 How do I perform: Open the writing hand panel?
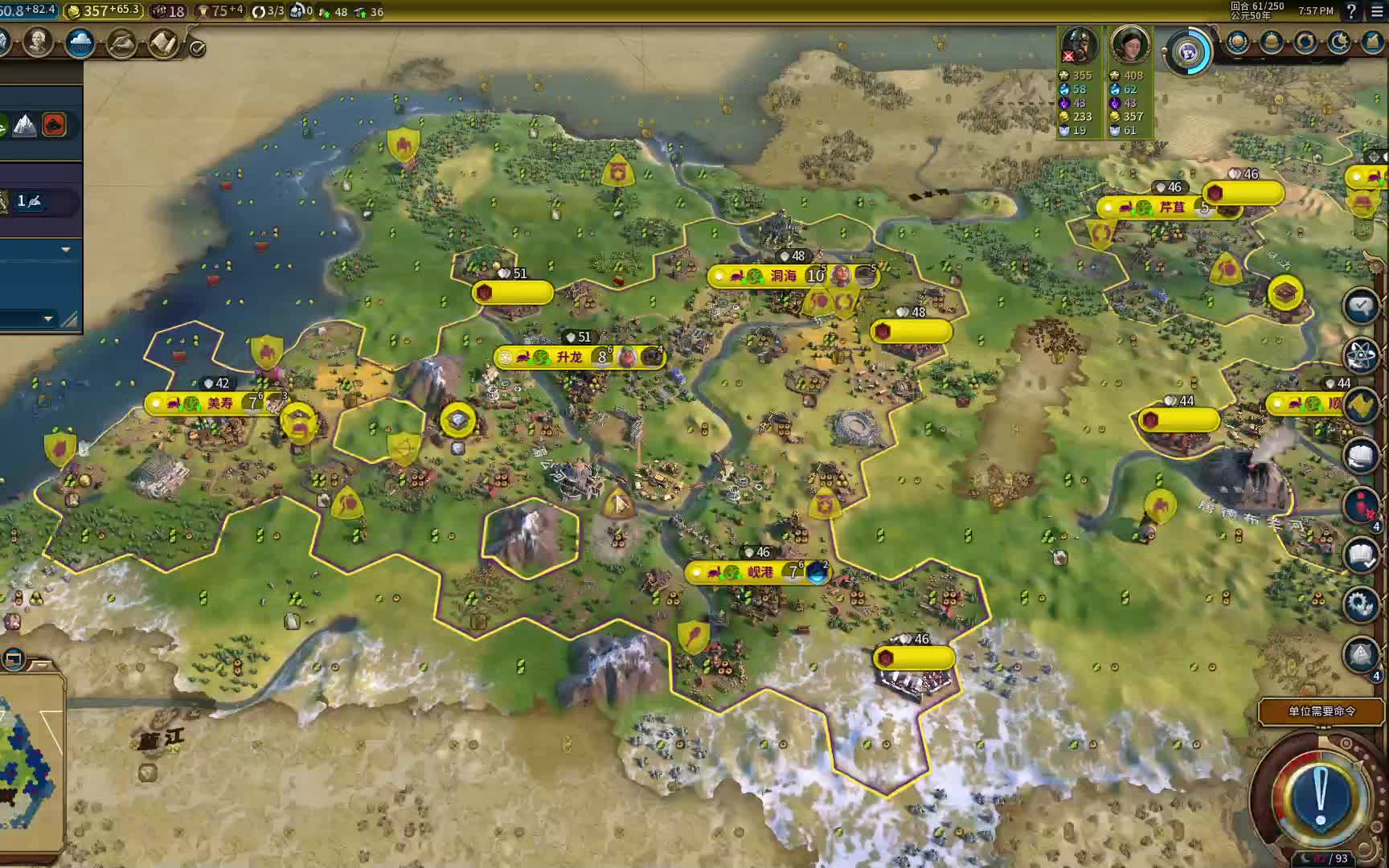pos(121,43)
